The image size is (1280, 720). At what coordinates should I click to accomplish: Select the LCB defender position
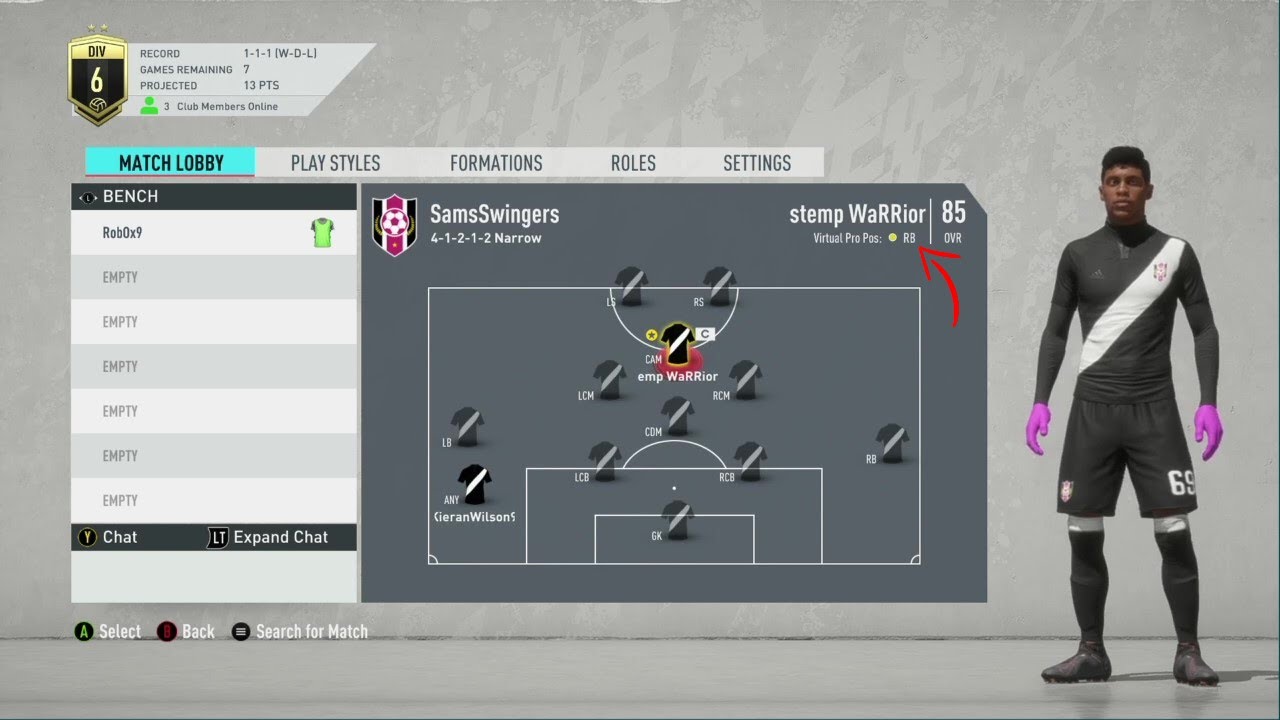click(x=605, y=461)
